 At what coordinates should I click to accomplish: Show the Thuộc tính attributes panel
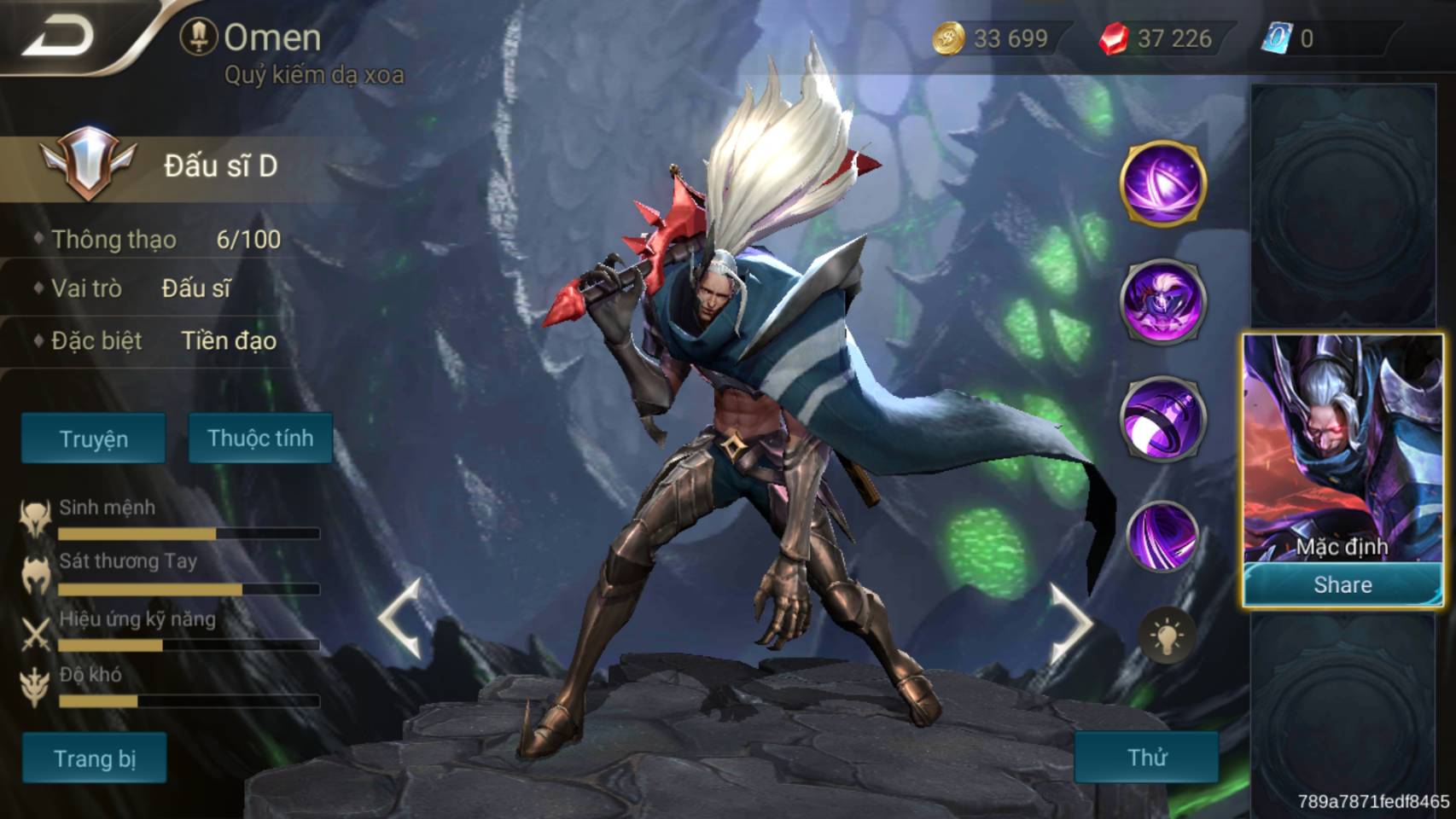260,439
